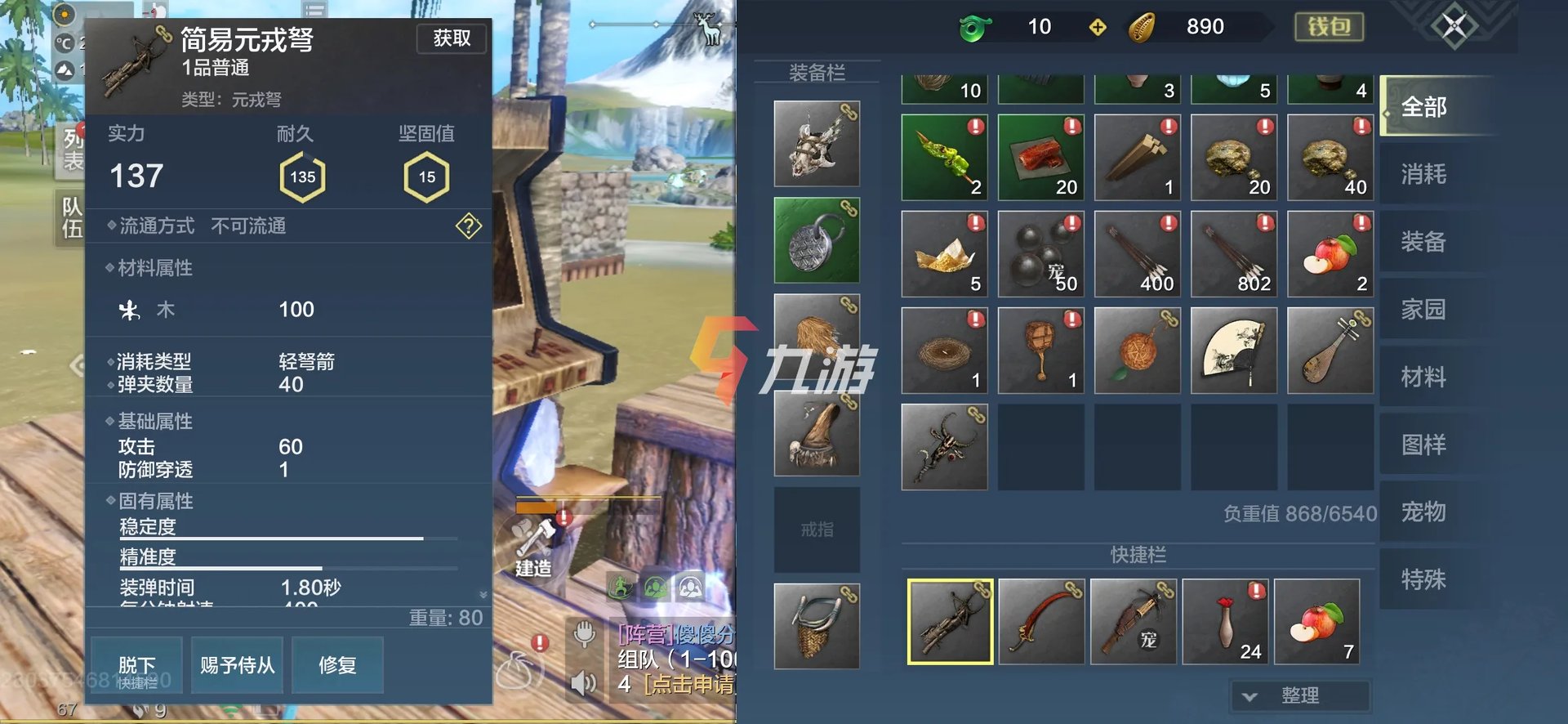Select the apple item in the quick bar
1568x724 pixels.
1317,622
